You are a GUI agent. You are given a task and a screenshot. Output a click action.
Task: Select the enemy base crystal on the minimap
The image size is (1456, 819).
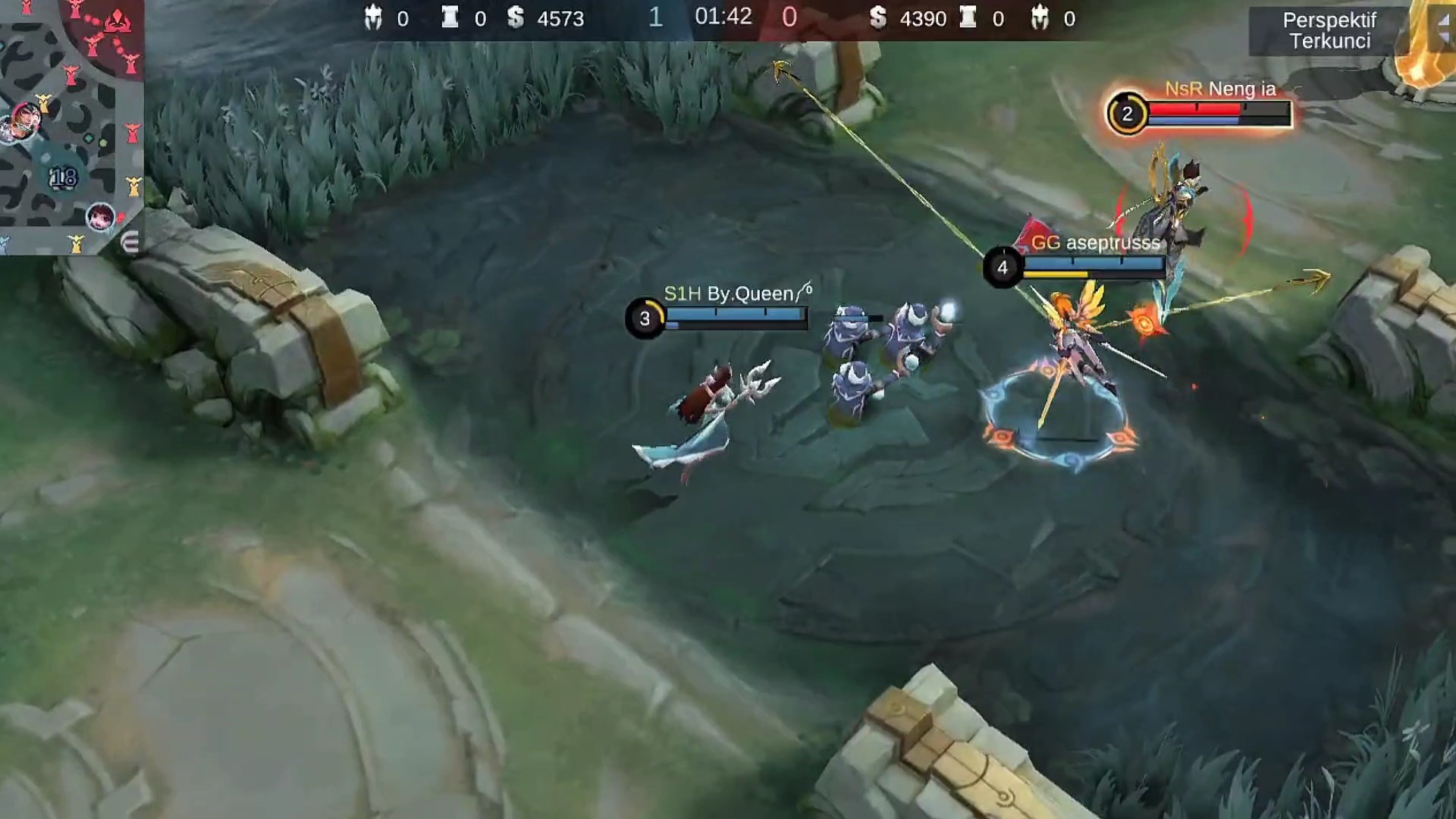point(116,20)
